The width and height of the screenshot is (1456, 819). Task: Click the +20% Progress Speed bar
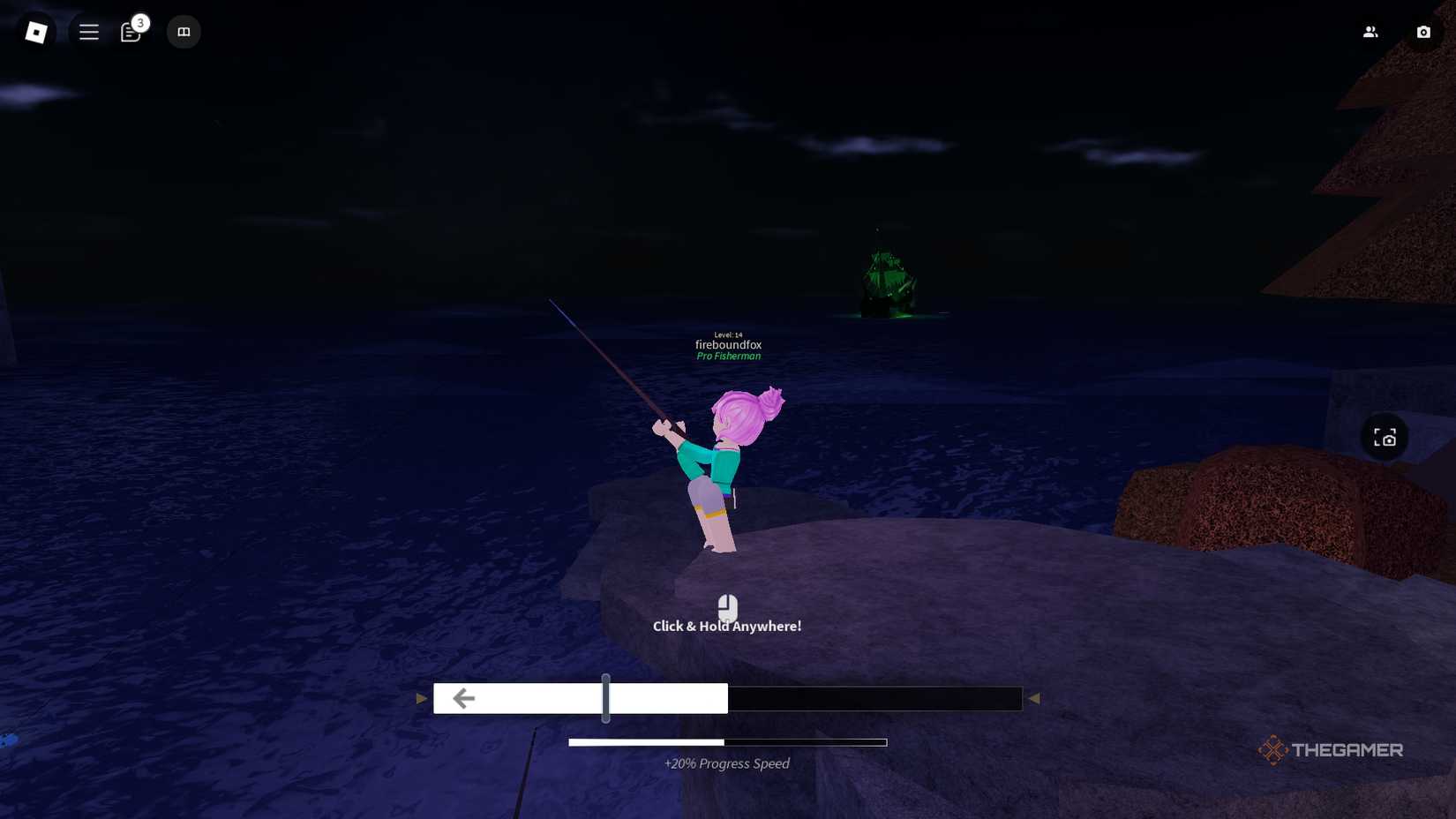click(728, 742)
